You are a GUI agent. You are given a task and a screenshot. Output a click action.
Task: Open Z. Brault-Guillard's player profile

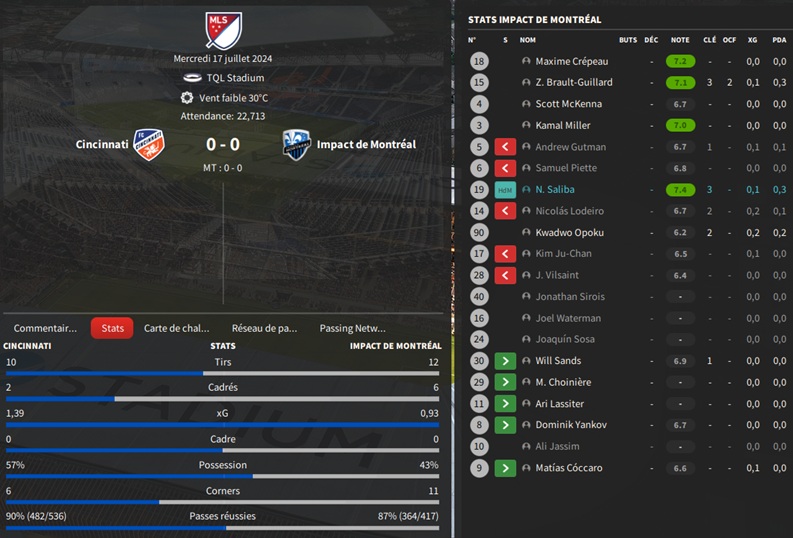573,82
